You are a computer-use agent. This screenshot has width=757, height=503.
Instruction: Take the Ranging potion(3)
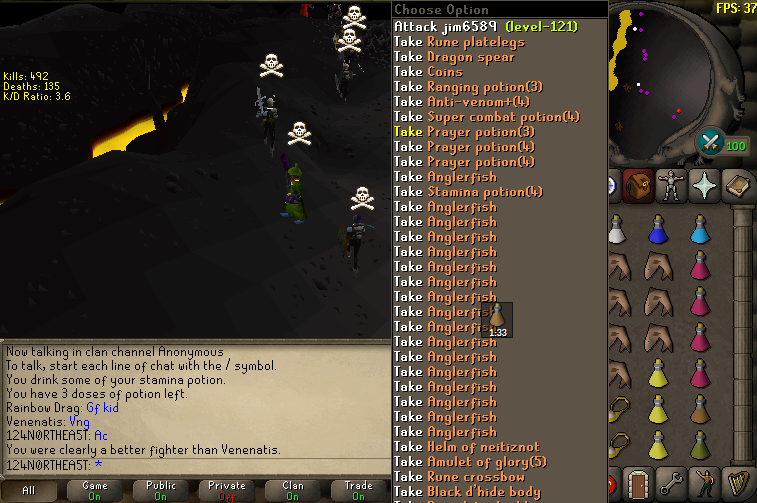[468, 87]
